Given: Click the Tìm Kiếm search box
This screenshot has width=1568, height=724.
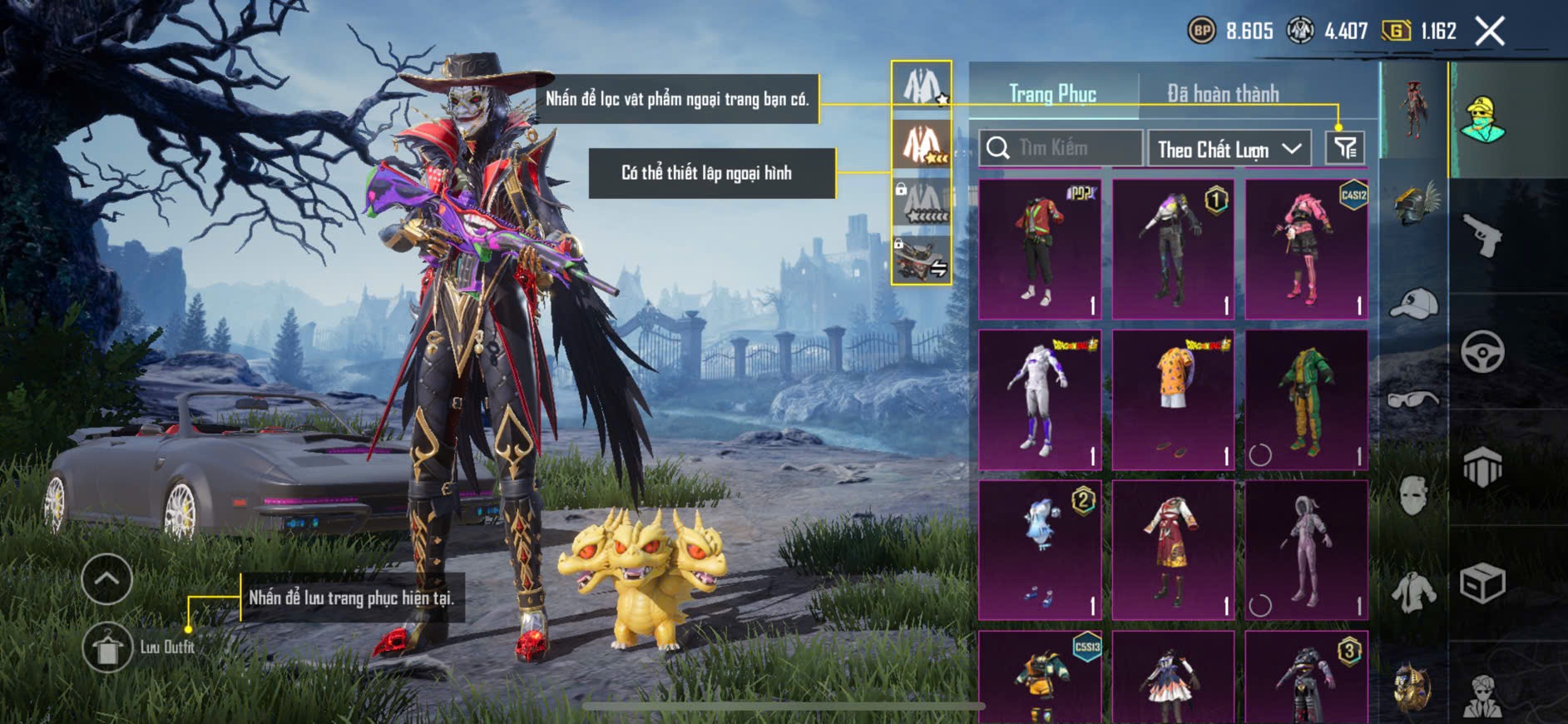Looking at the screenshot, I should pyautogui.click(x=1061, y=148).
